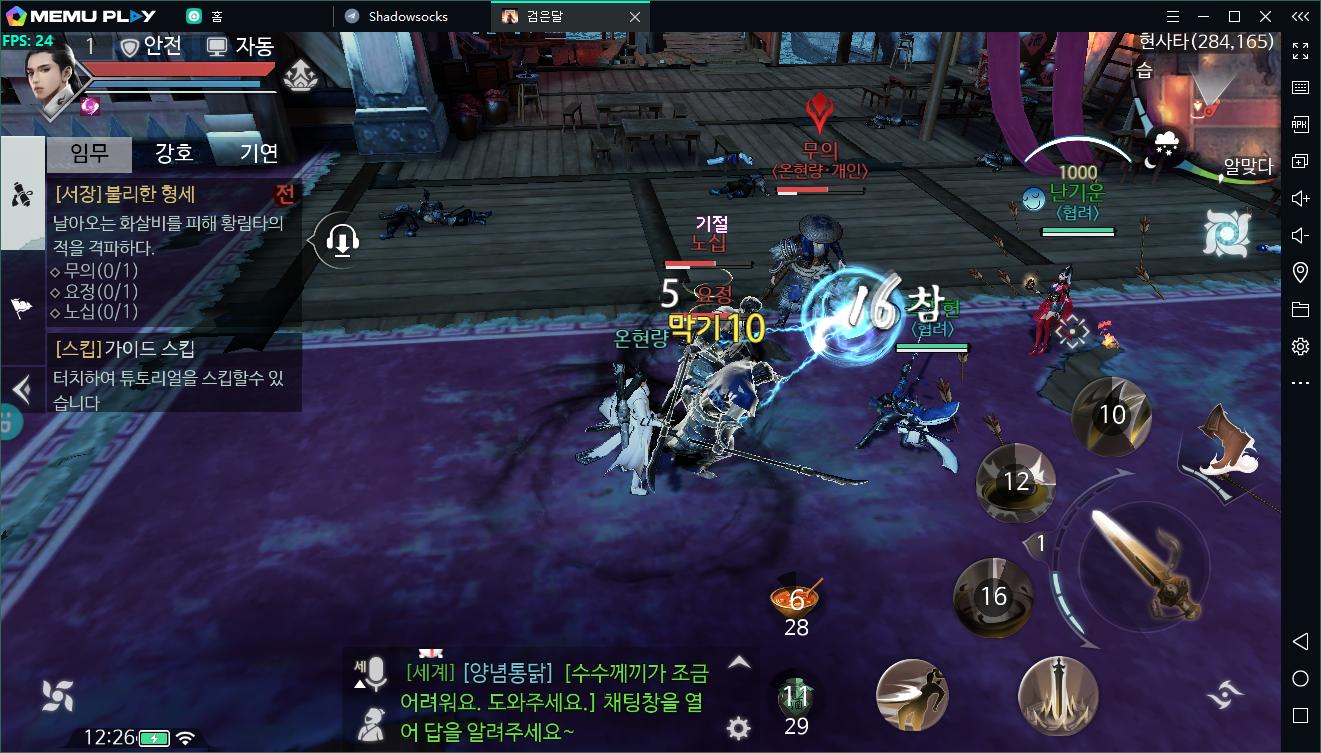Tap the chat microphone button
Image resolution: width=1321 pixels, height=753 pixels.
tap(372, 673)
